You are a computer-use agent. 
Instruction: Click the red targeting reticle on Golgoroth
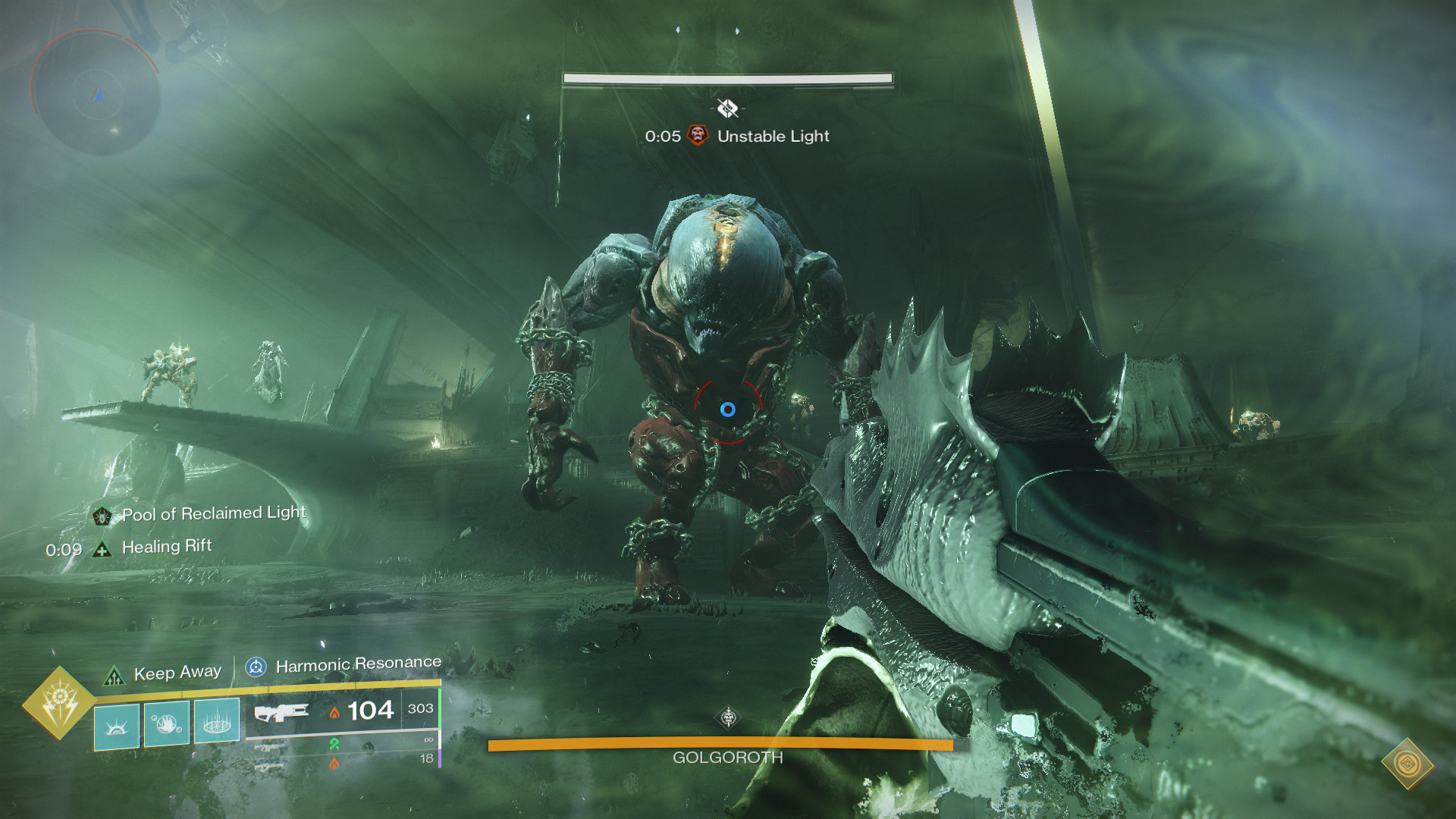729,409
